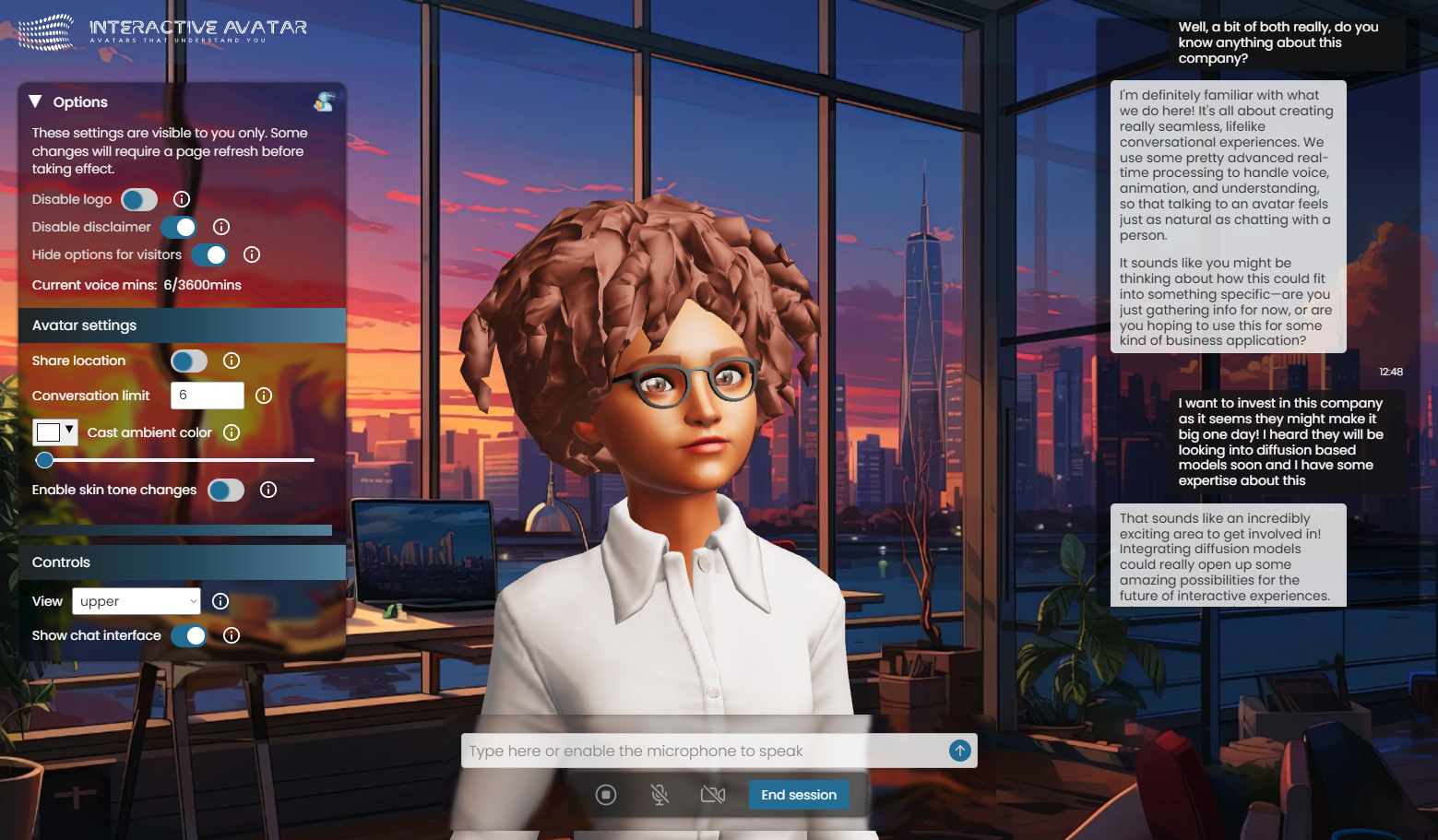Enable the Share location setting
1438x840 pixels.
point(188,361)
